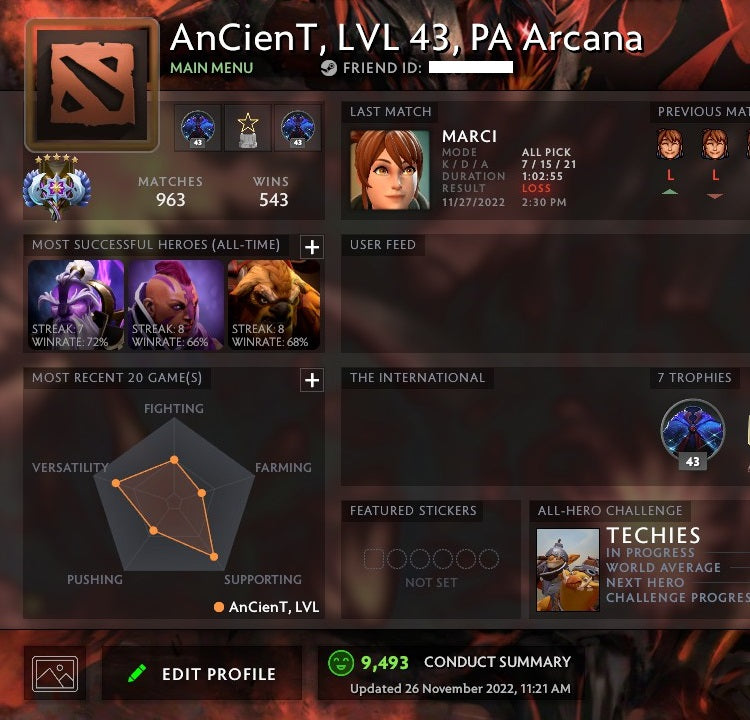750x720 pixels.
Task: Open the Edit Profile button
Action: 202,674
